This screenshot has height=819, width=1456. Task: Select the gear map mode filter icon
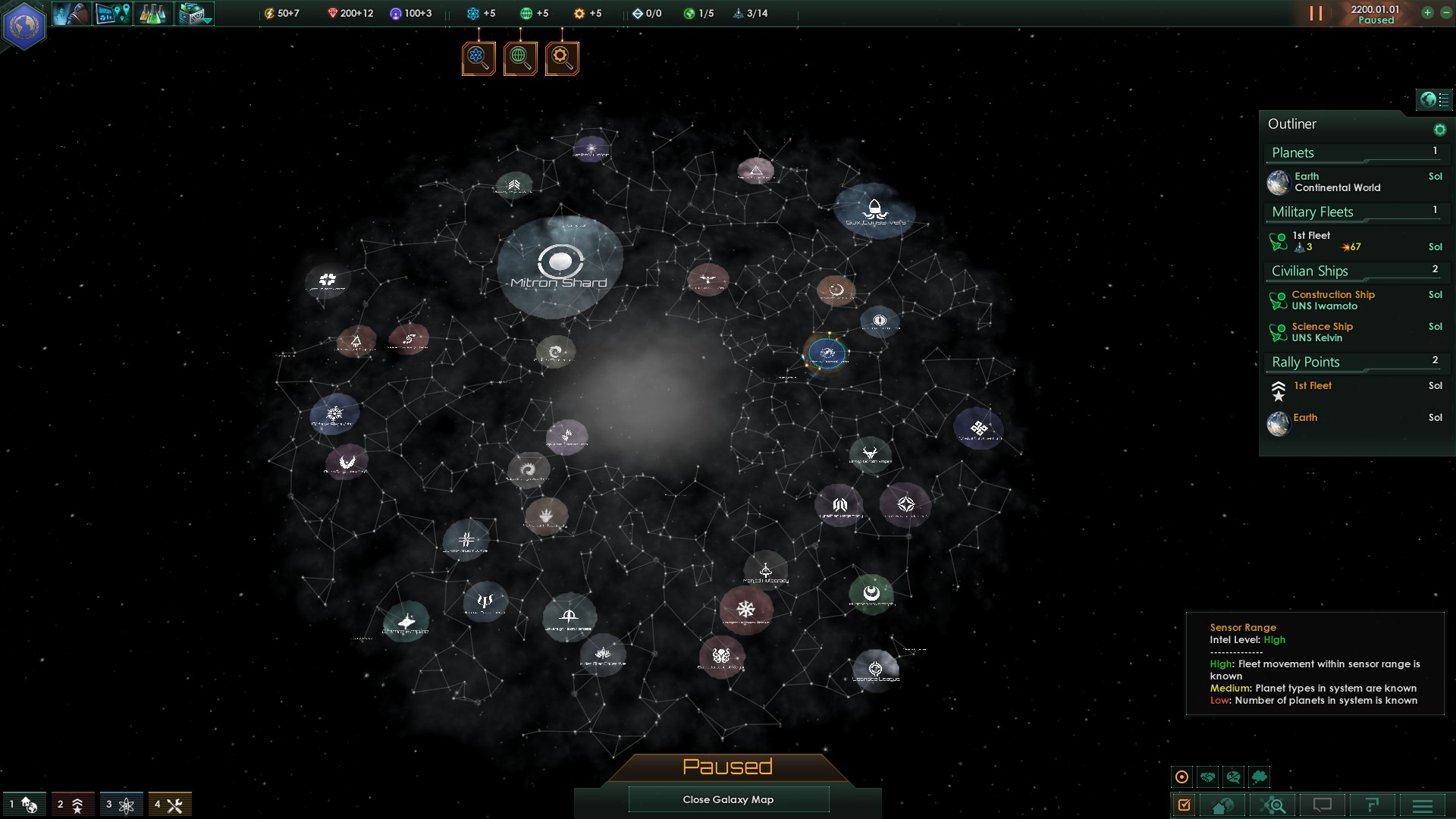coord(561,58)
